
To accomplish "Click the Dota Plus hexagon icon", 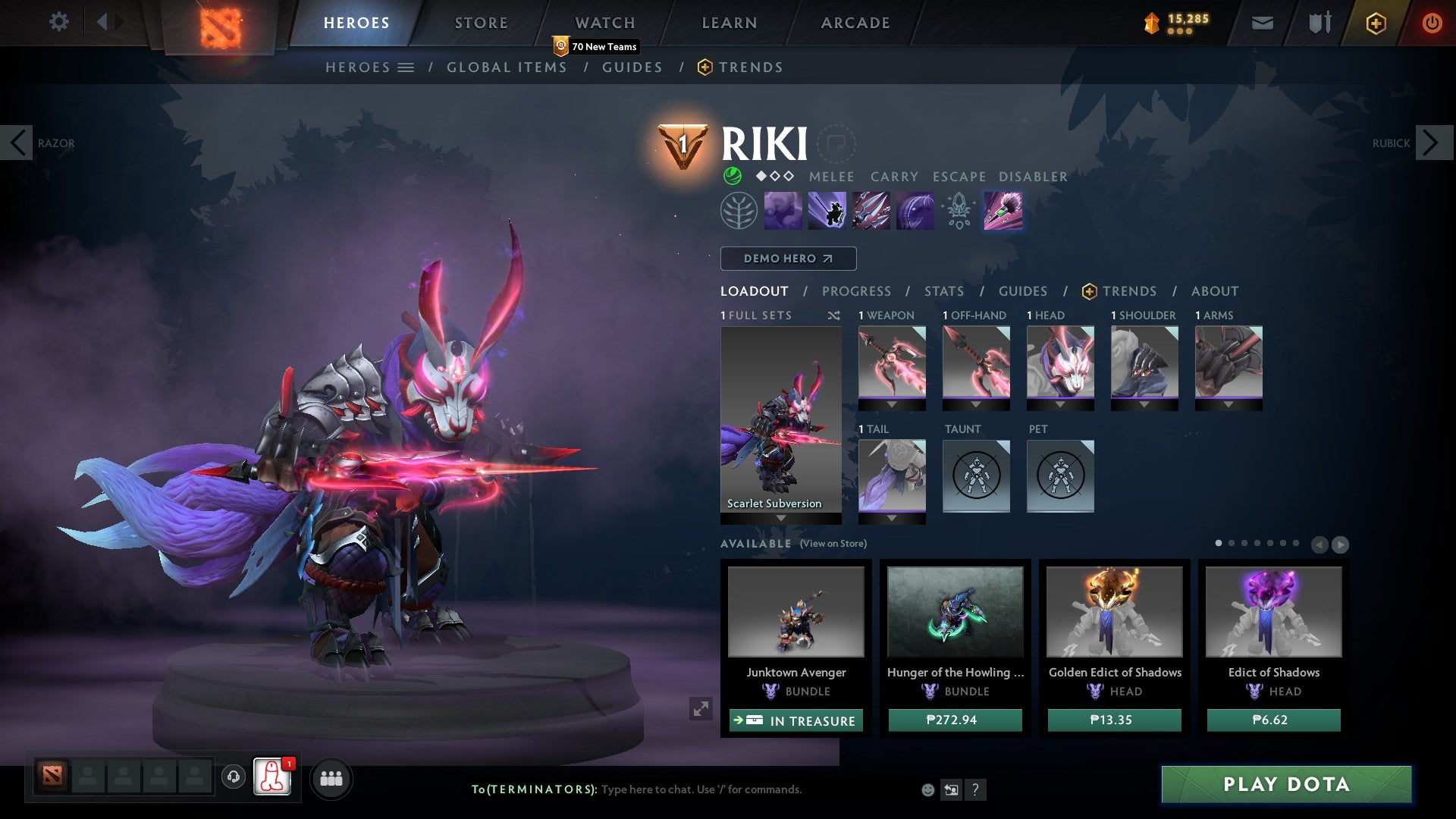I will (1376, 23).
